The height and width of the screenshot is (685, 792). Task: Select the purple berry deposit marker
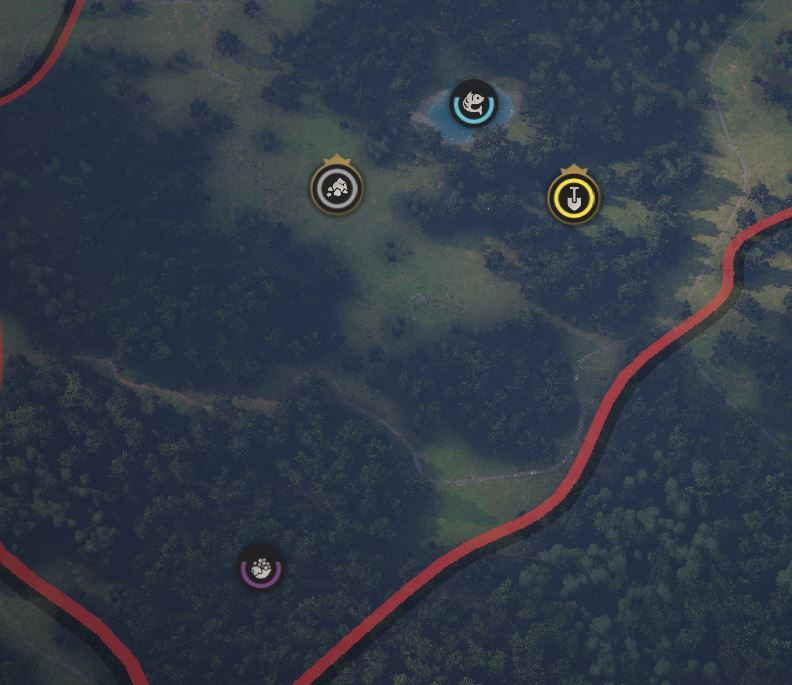click(x=261, y=569)
